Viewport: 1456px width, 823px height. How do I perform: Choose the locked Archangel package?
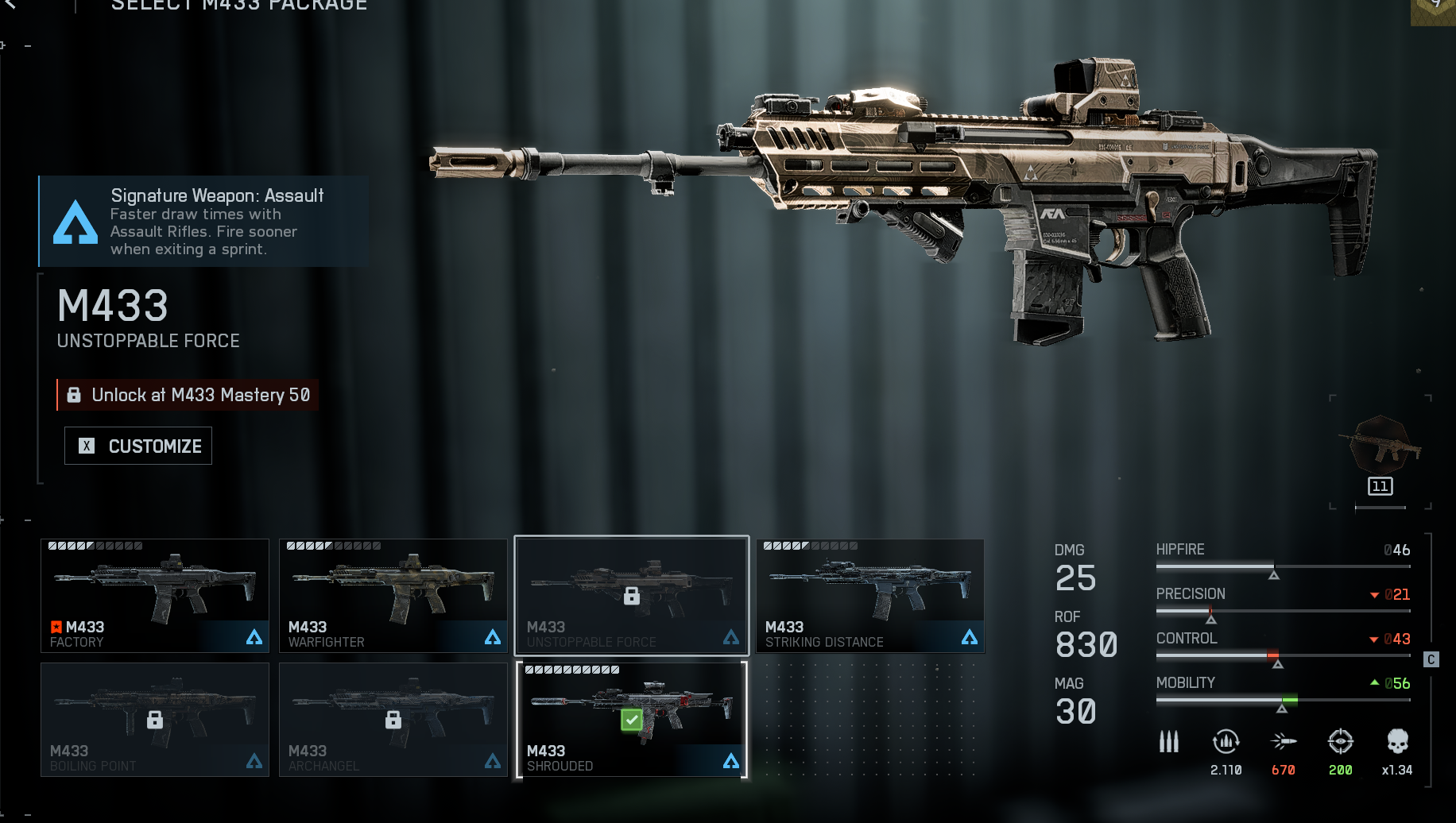coord(393,720)
